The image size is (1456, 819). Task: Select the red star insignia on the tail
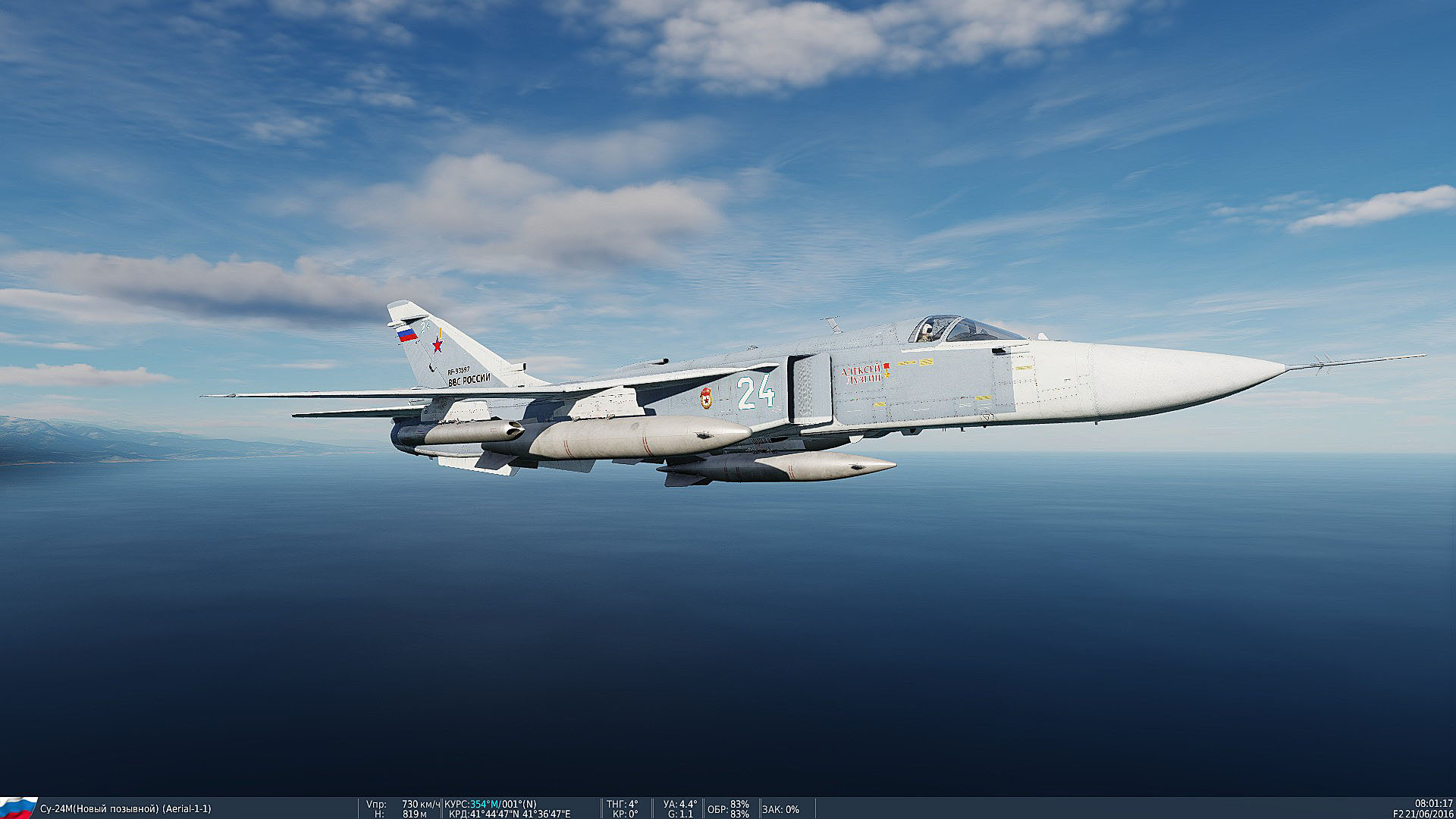[437, 346]
